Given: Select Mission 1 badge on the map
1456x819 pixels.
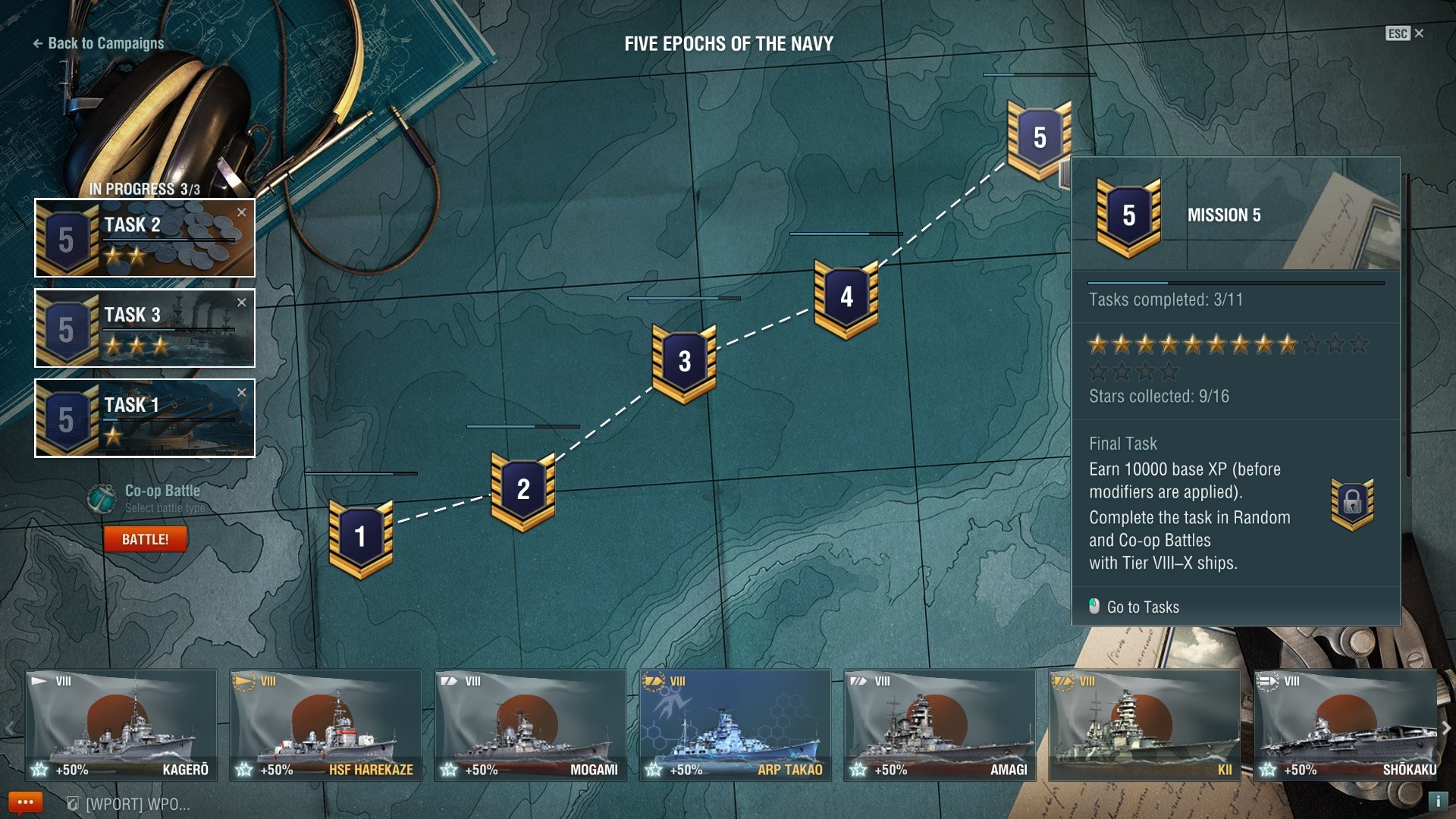Looking at the screenshot, I should [x=360, y=538].
